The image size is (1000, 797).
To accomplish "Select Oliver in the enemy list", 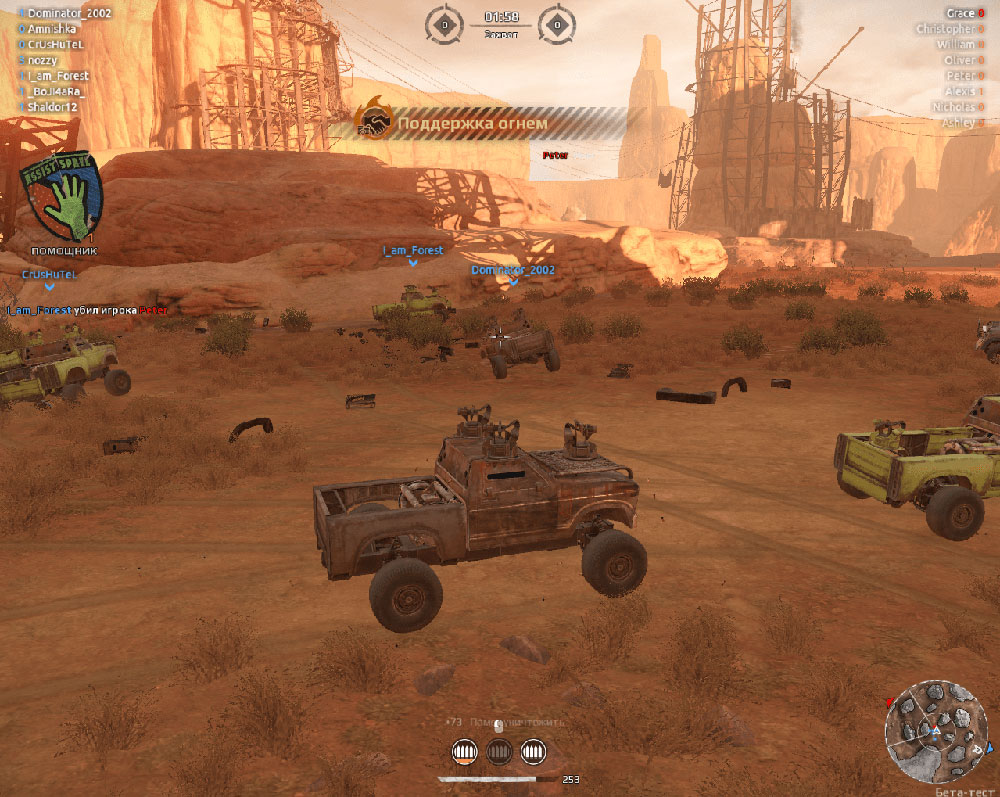I will 959,60.
